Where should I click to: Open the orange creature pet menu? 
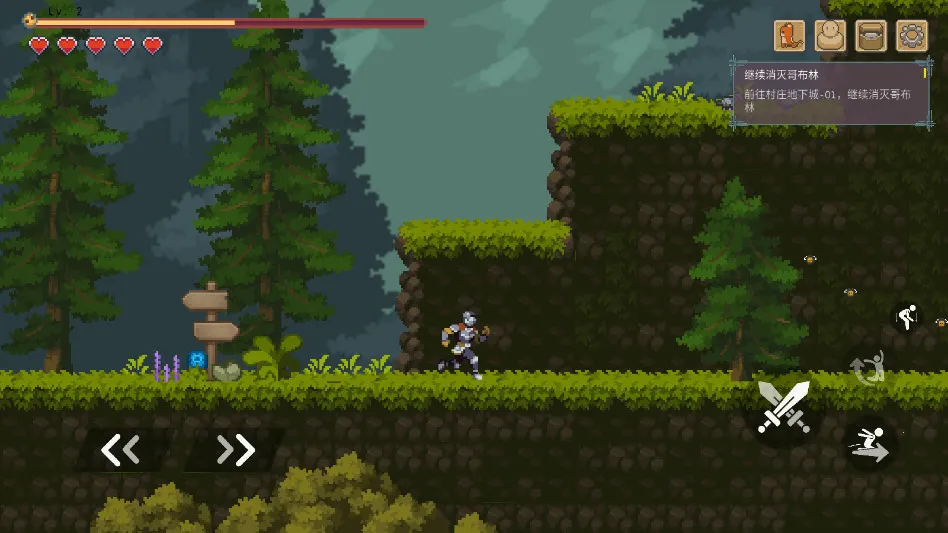pos(789,36)
